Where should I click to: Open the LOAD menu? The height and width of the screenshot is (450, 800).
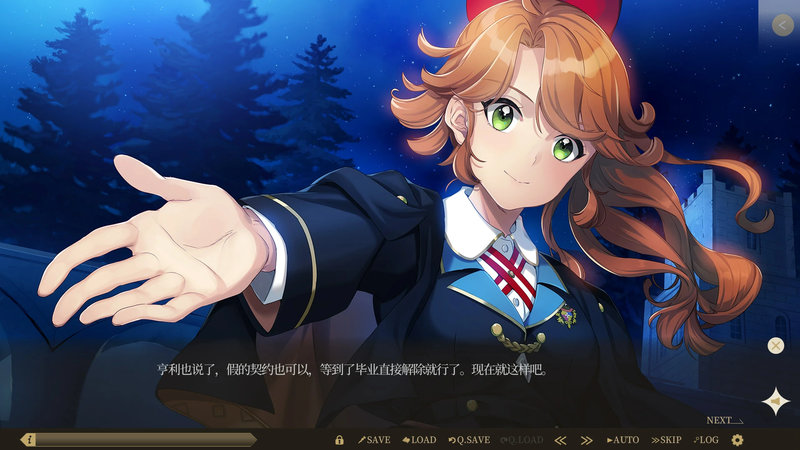pyautogui.click(x=419, y=440)
